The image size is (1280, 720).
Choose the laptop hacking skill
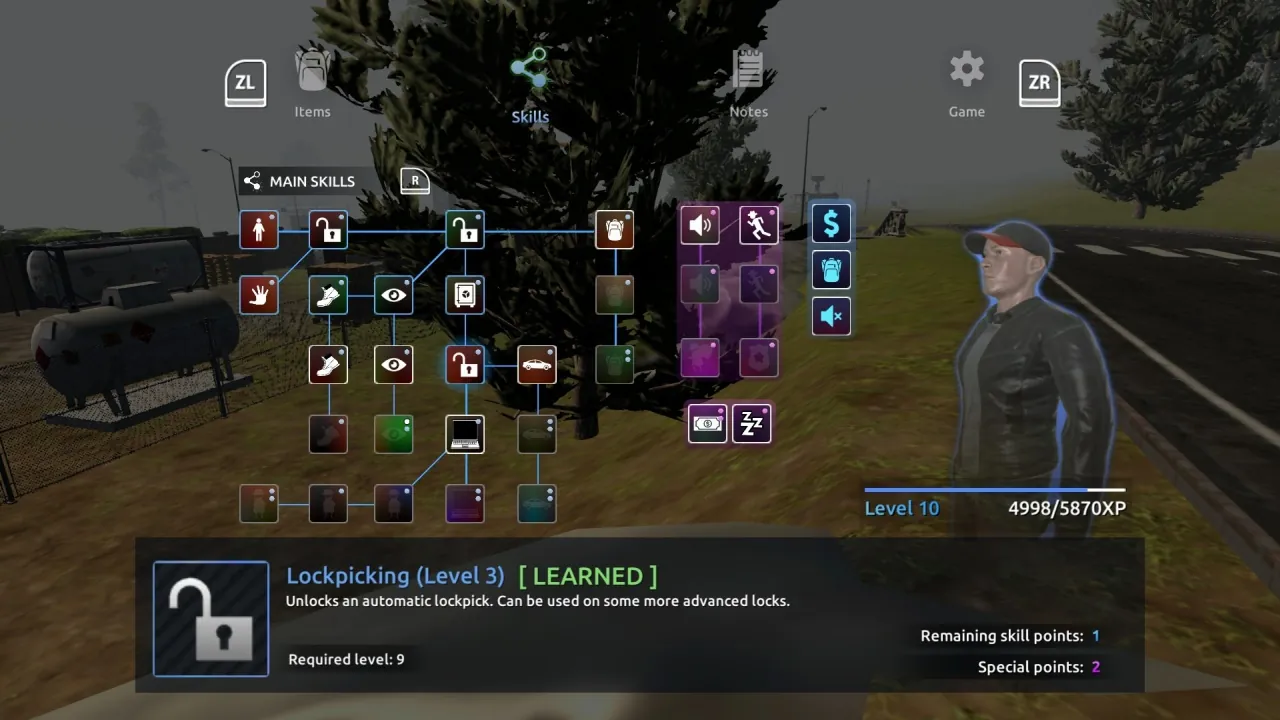(465, 433)
